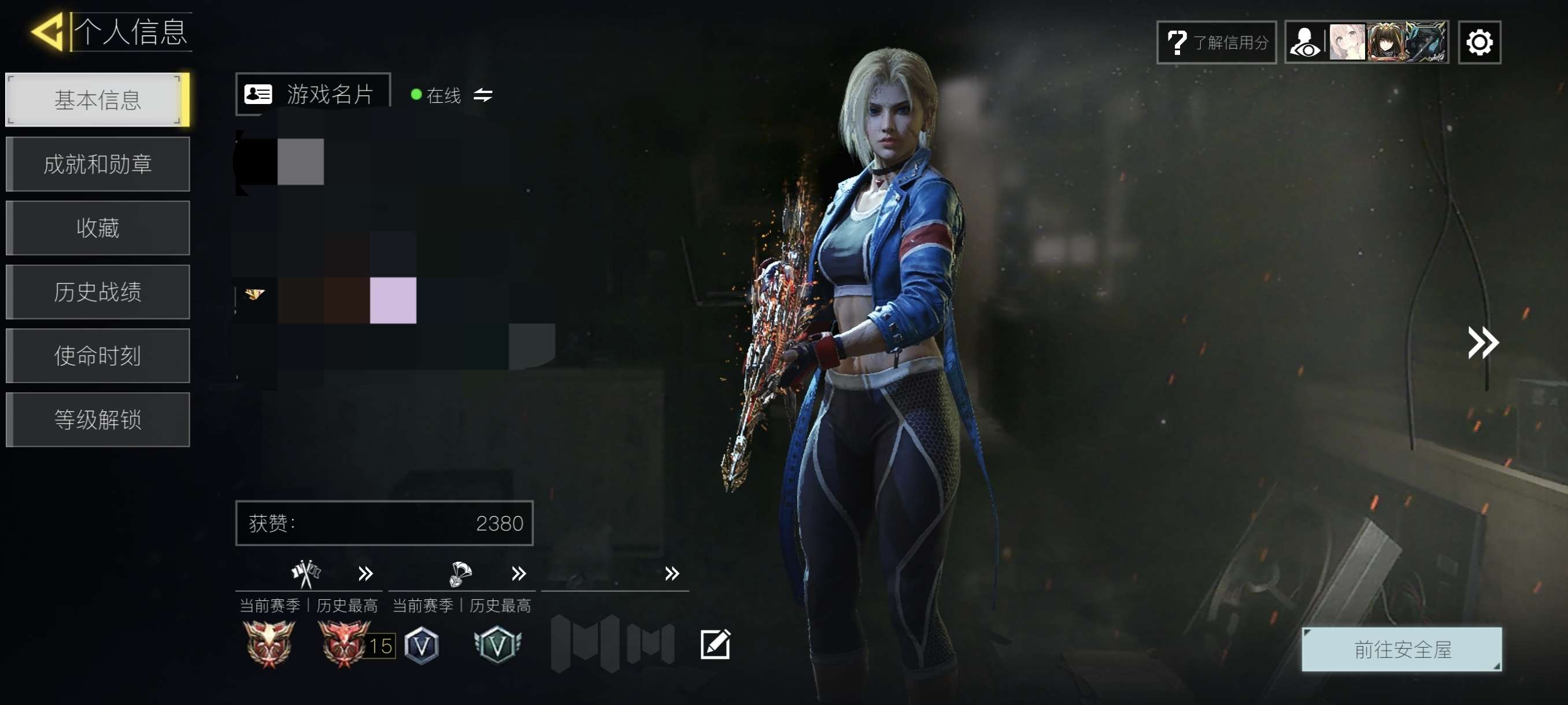Open the 成就和勋章 tab
This screenshot has height=705, width=1568.
pos(97,164)
